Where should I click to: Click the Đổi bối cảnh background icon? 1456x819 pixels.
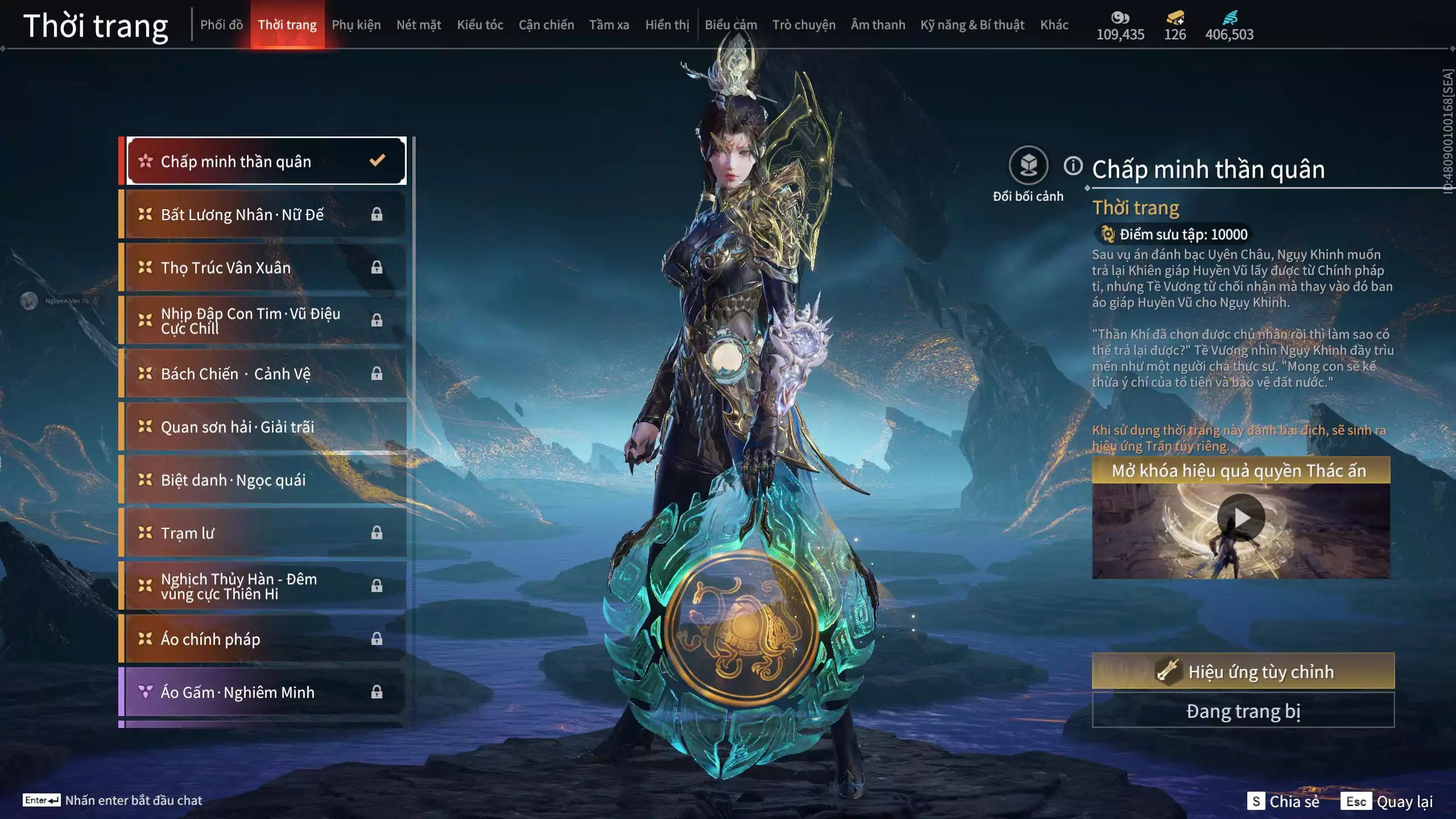1028,166
